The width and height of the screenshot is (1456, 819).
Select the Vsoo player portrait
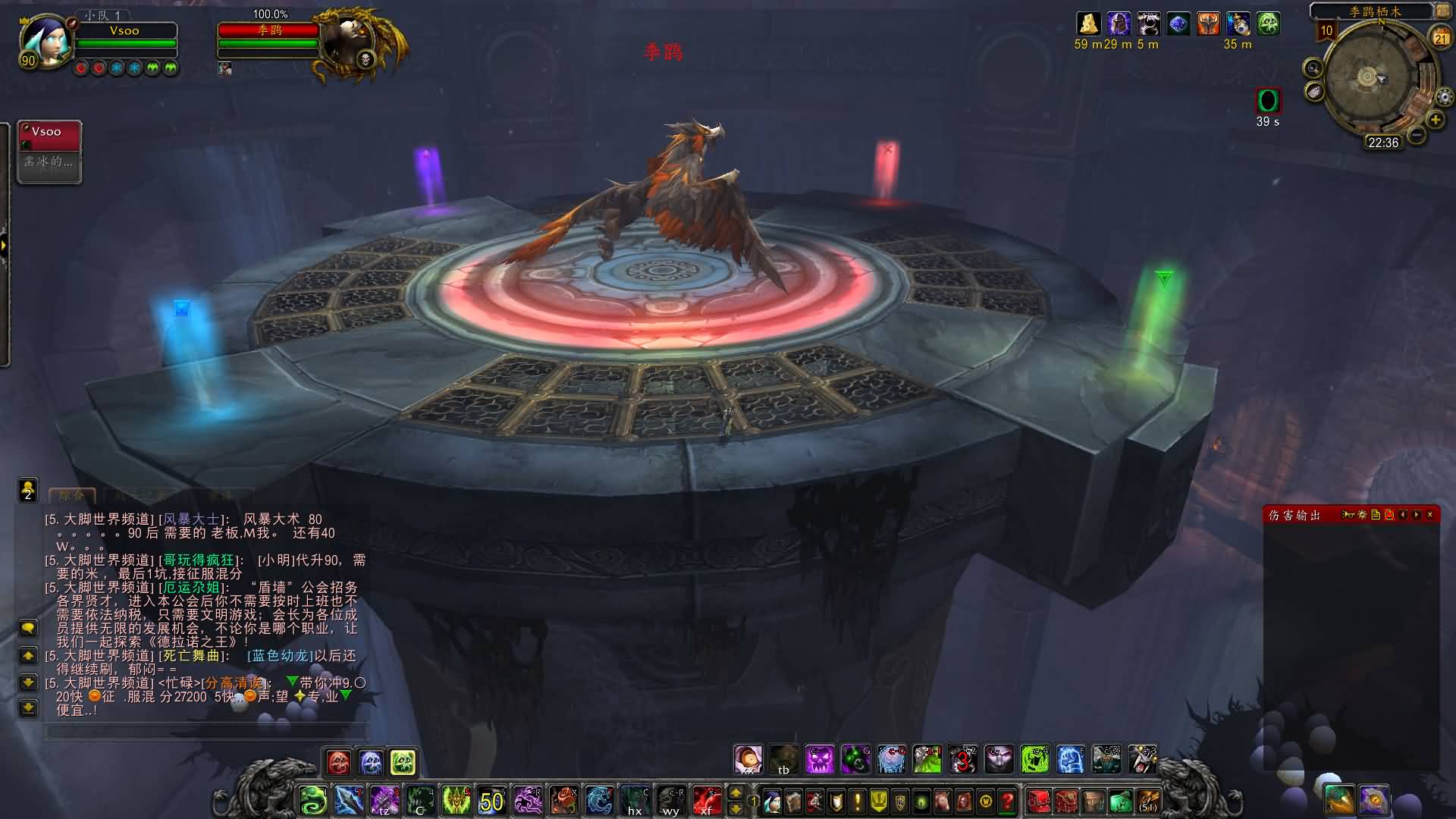point(47,39)
